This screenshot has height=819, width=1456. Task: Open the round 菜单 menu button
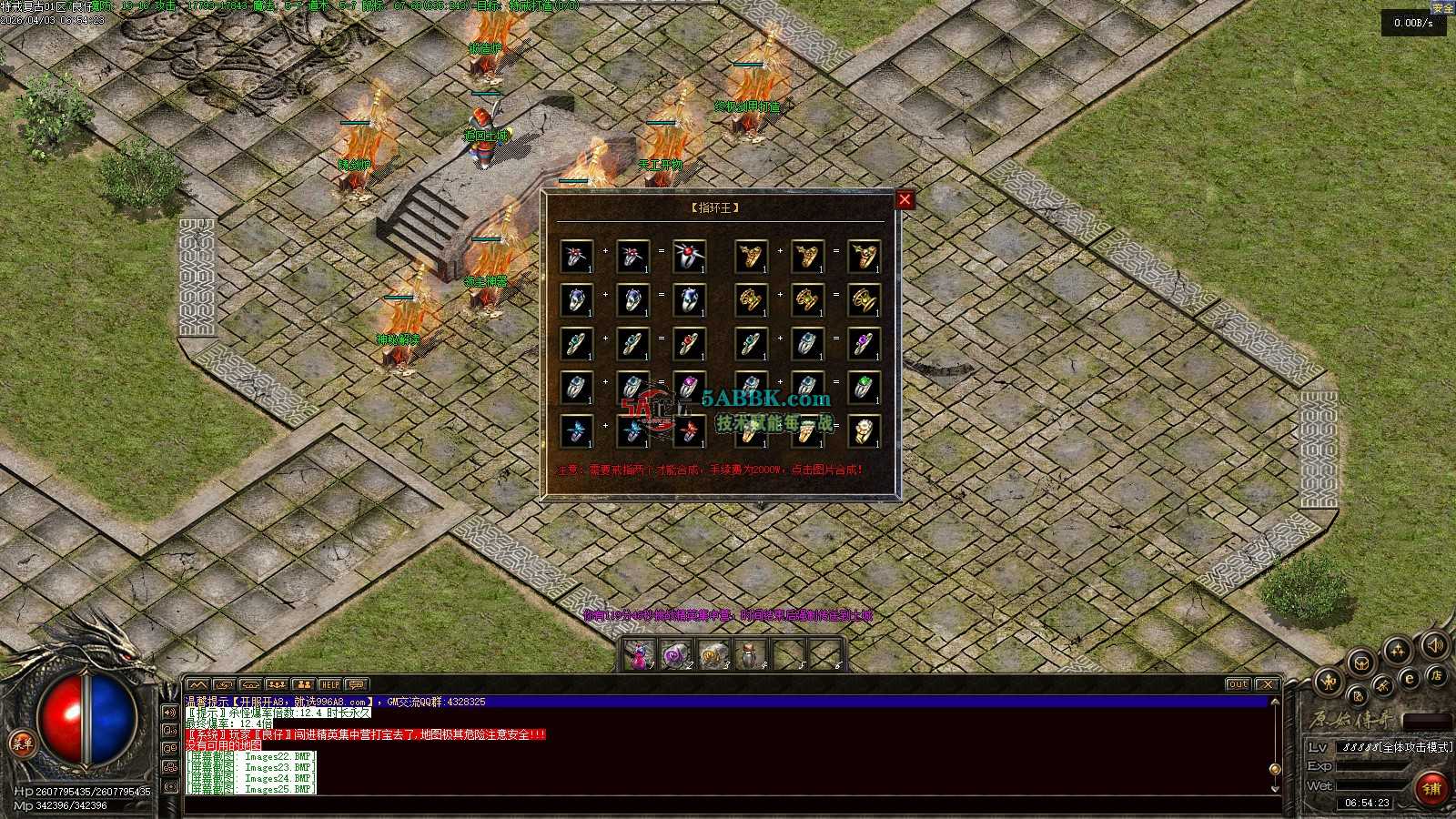pos(22,743)
